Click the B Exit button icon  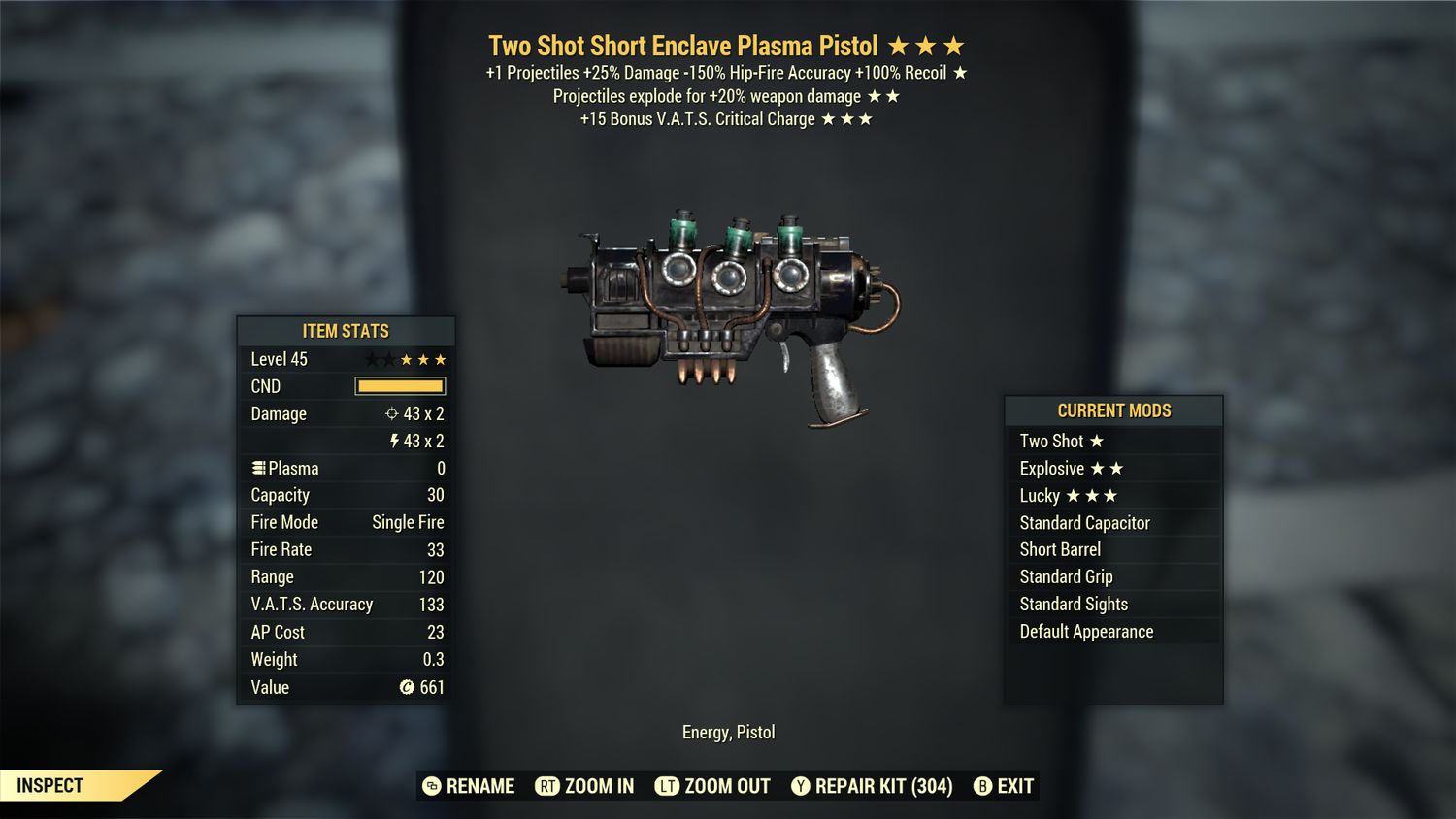tap(983, 786)
